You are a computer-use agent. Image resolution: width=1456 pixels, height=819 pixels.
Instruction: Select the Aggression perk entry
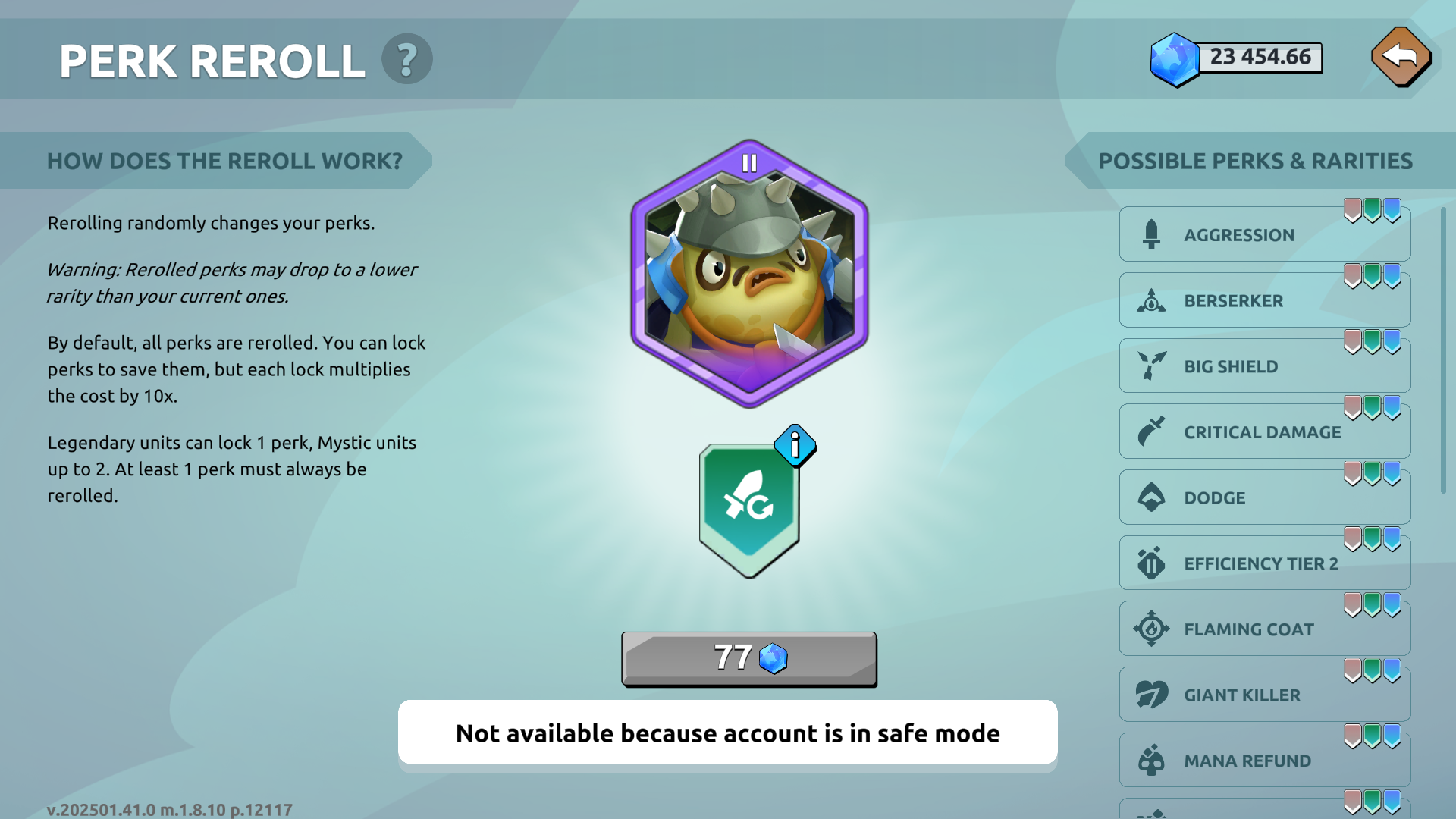tap(1264, 235)
